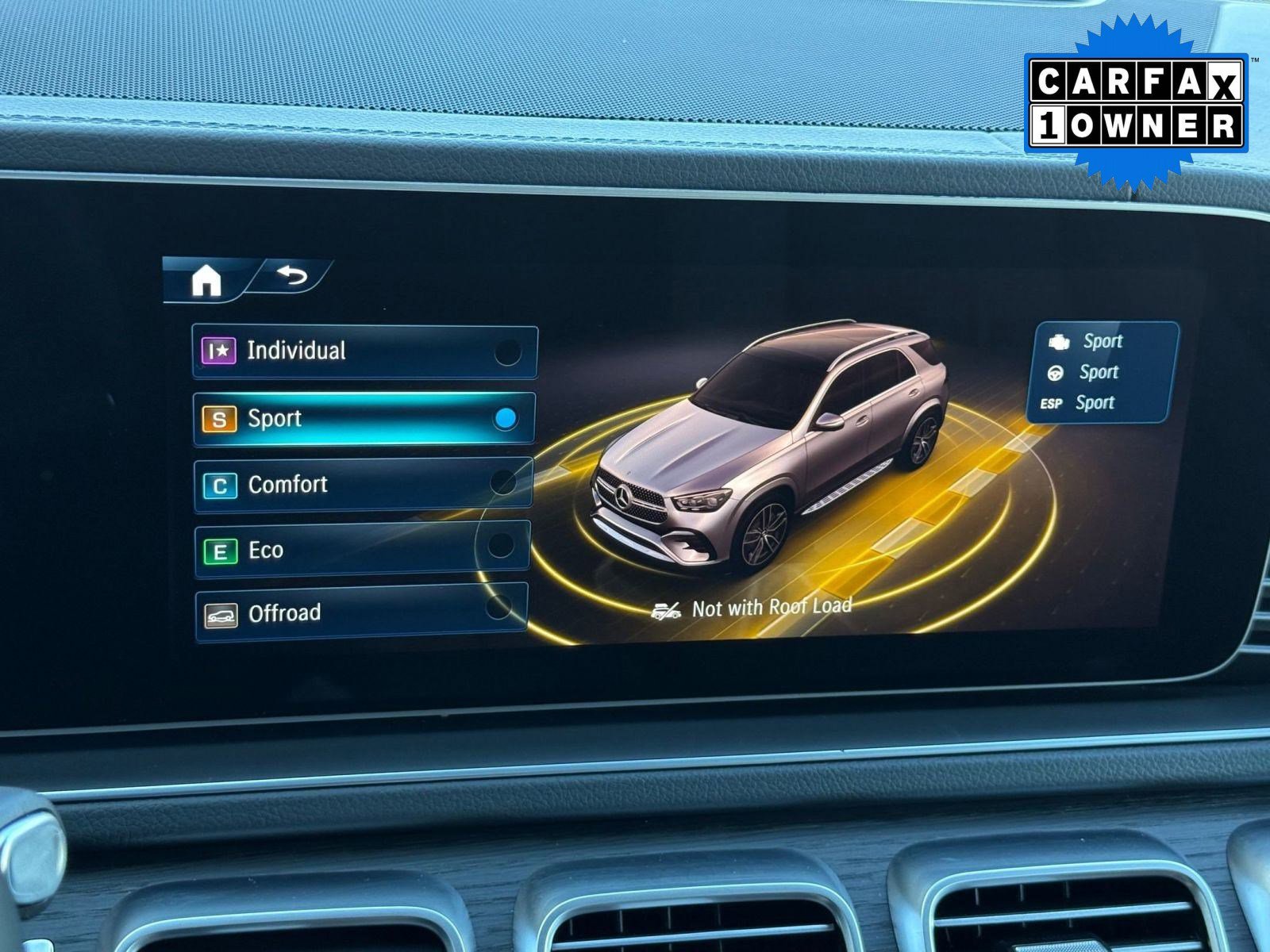Tap the back arrow button

coord(292,277)
